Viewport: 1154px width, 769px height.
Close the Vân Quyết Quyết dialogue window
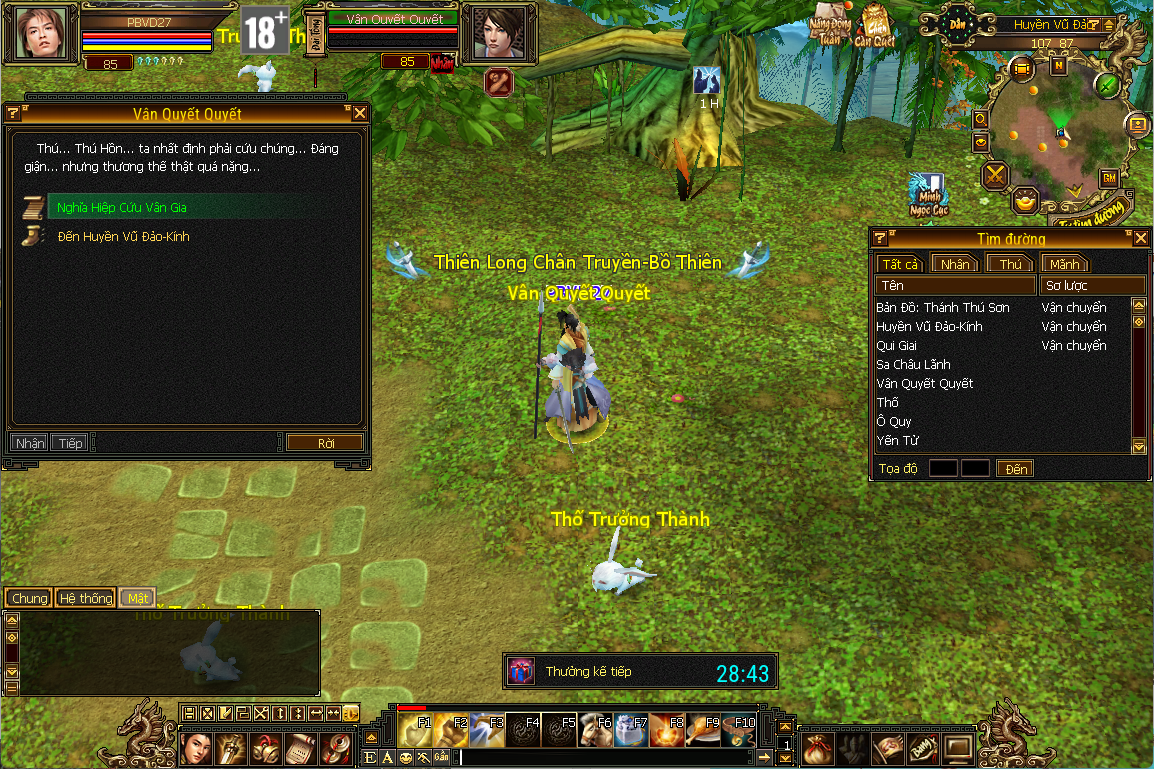tap(360, 113)
